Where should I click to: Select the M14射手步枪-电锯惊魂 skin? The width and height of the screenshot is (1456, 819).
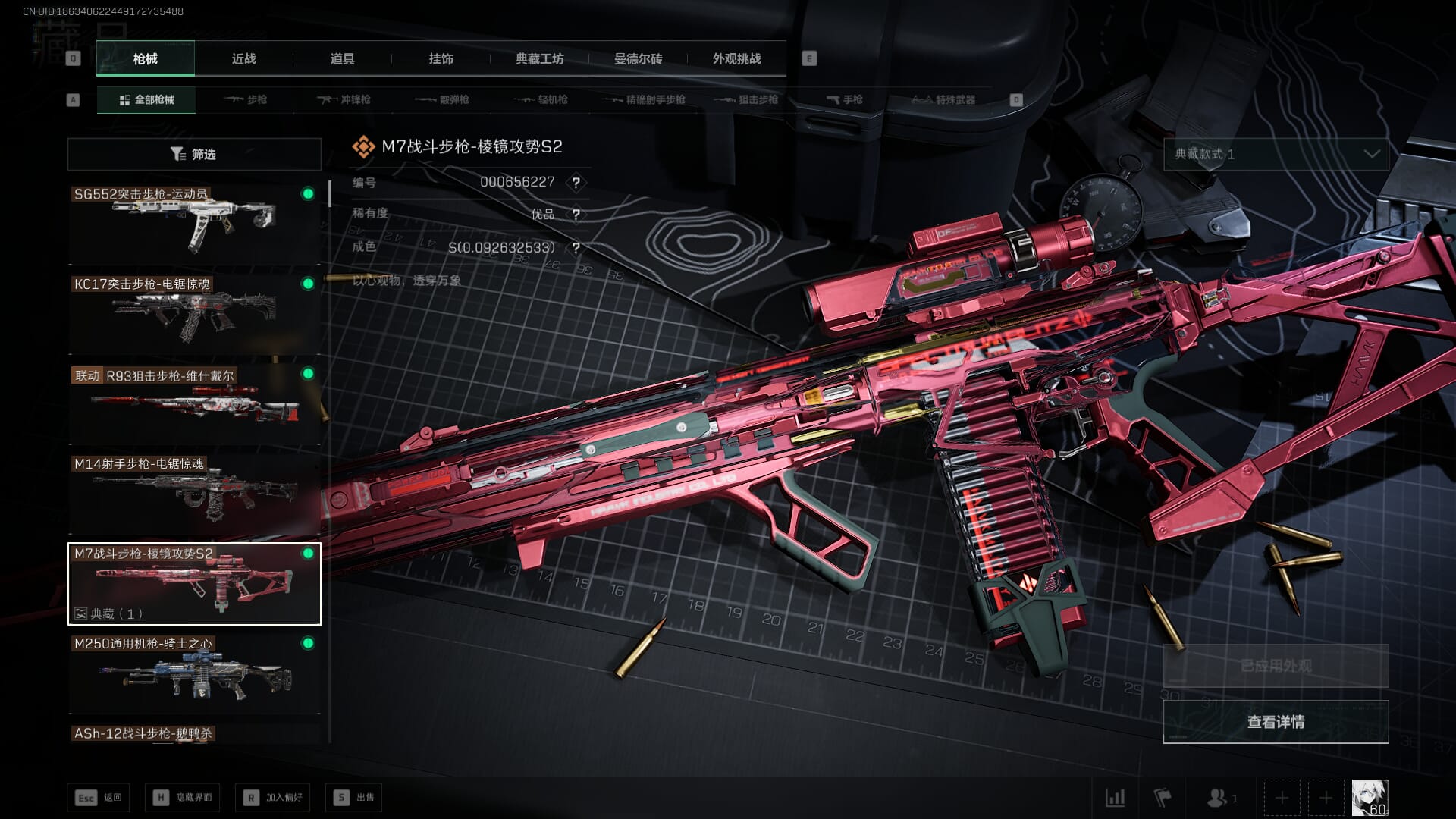(x=194, y=493)
